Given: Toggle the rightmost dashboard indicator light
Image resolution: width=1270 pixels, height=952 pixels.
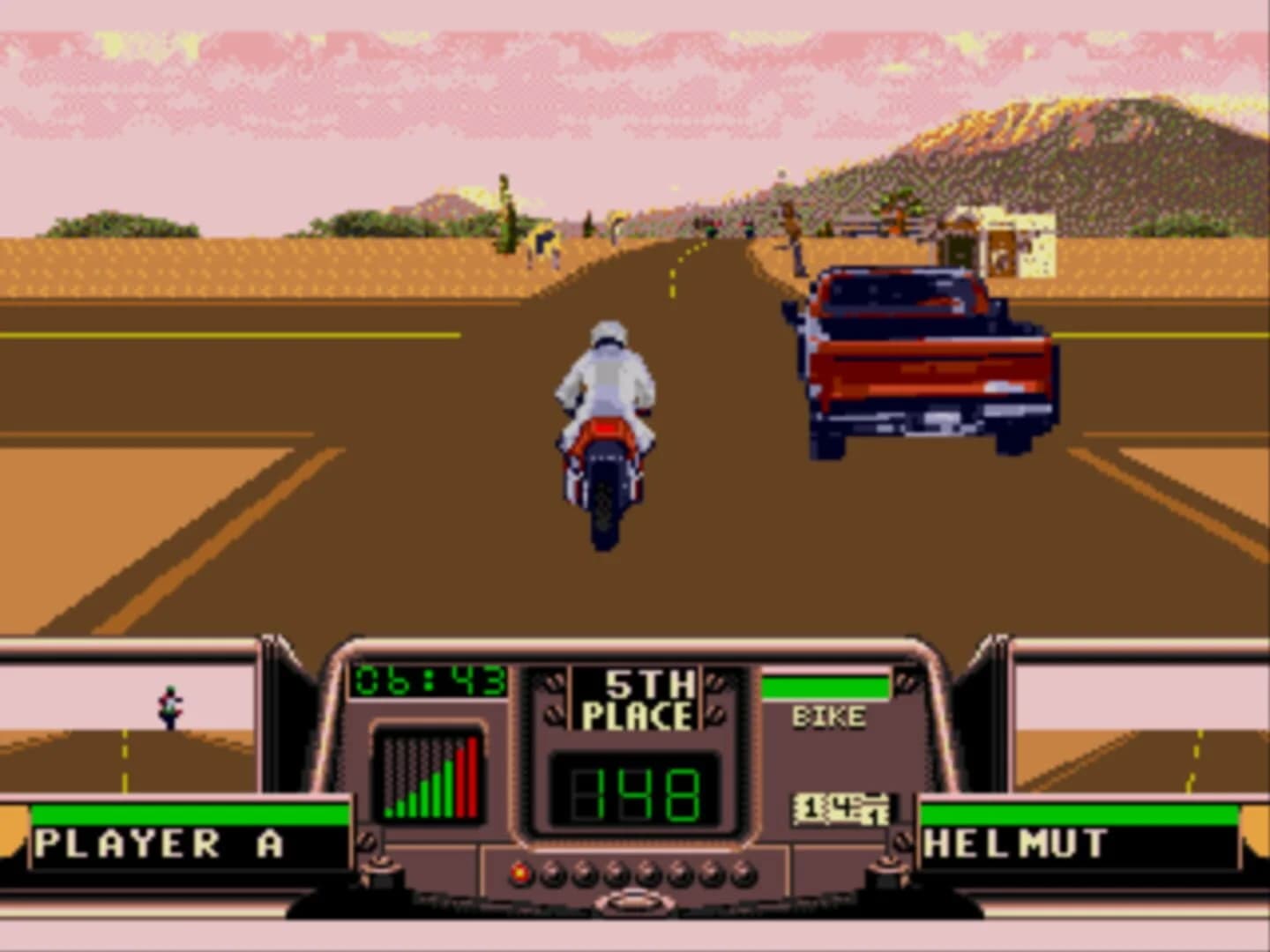Looking at the screenshot, I should [743, 875].
